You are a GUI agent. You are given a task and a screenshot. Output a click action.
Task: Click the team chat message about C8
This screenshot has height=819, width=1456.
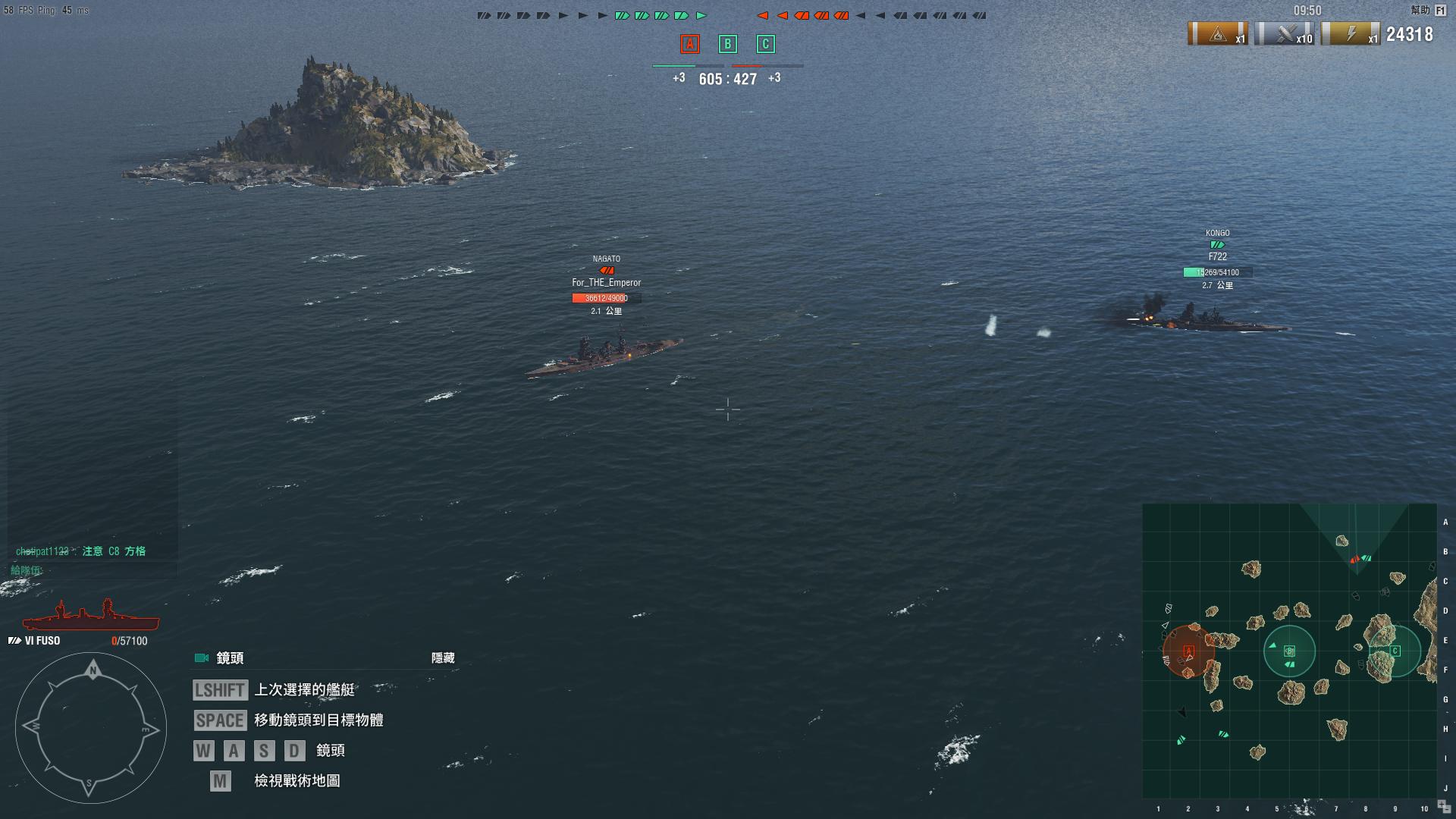tap(81, 551)
